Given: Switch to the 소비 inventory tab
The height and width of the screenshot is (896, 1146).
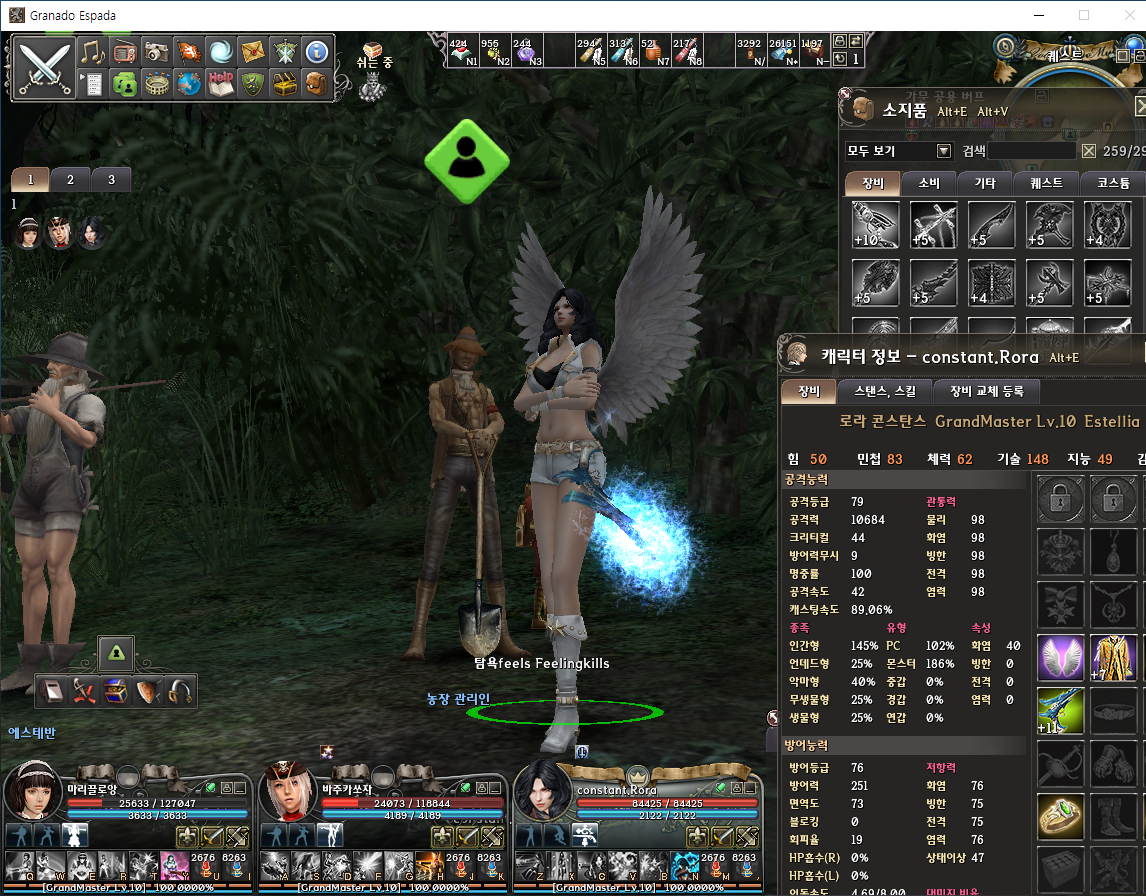Looking at the screenshot, I should point(929,184).
